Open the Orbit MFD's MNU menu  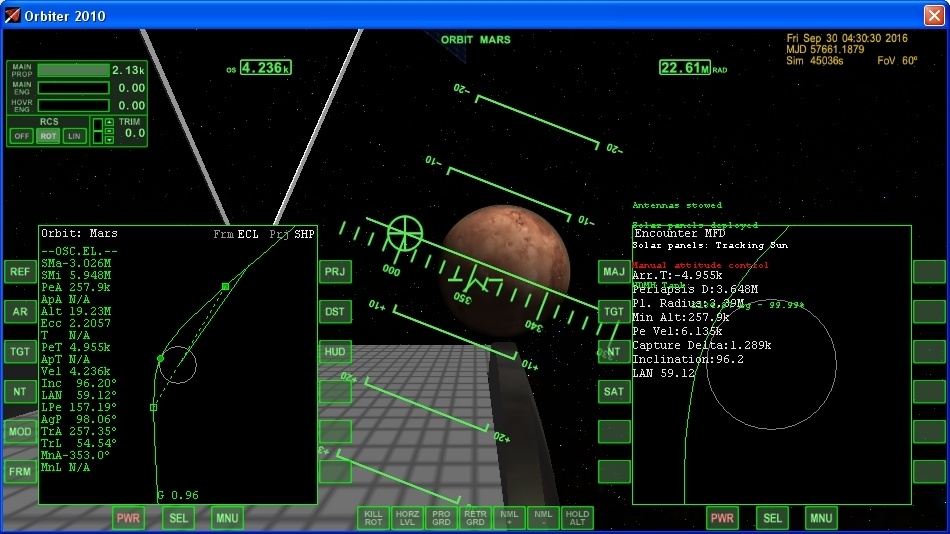pos(227,518)
